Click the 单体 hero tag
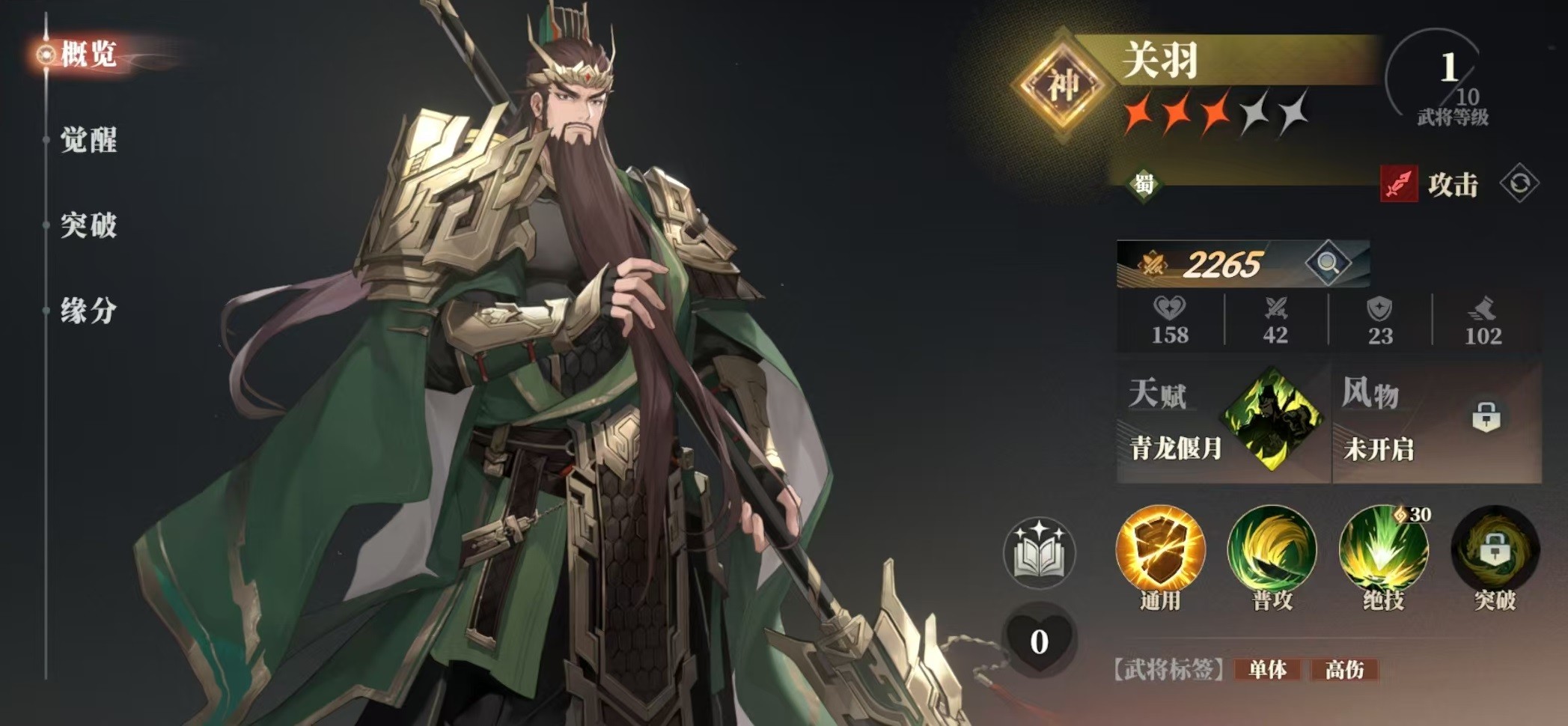1568x726 pixels. (1268, 669)
